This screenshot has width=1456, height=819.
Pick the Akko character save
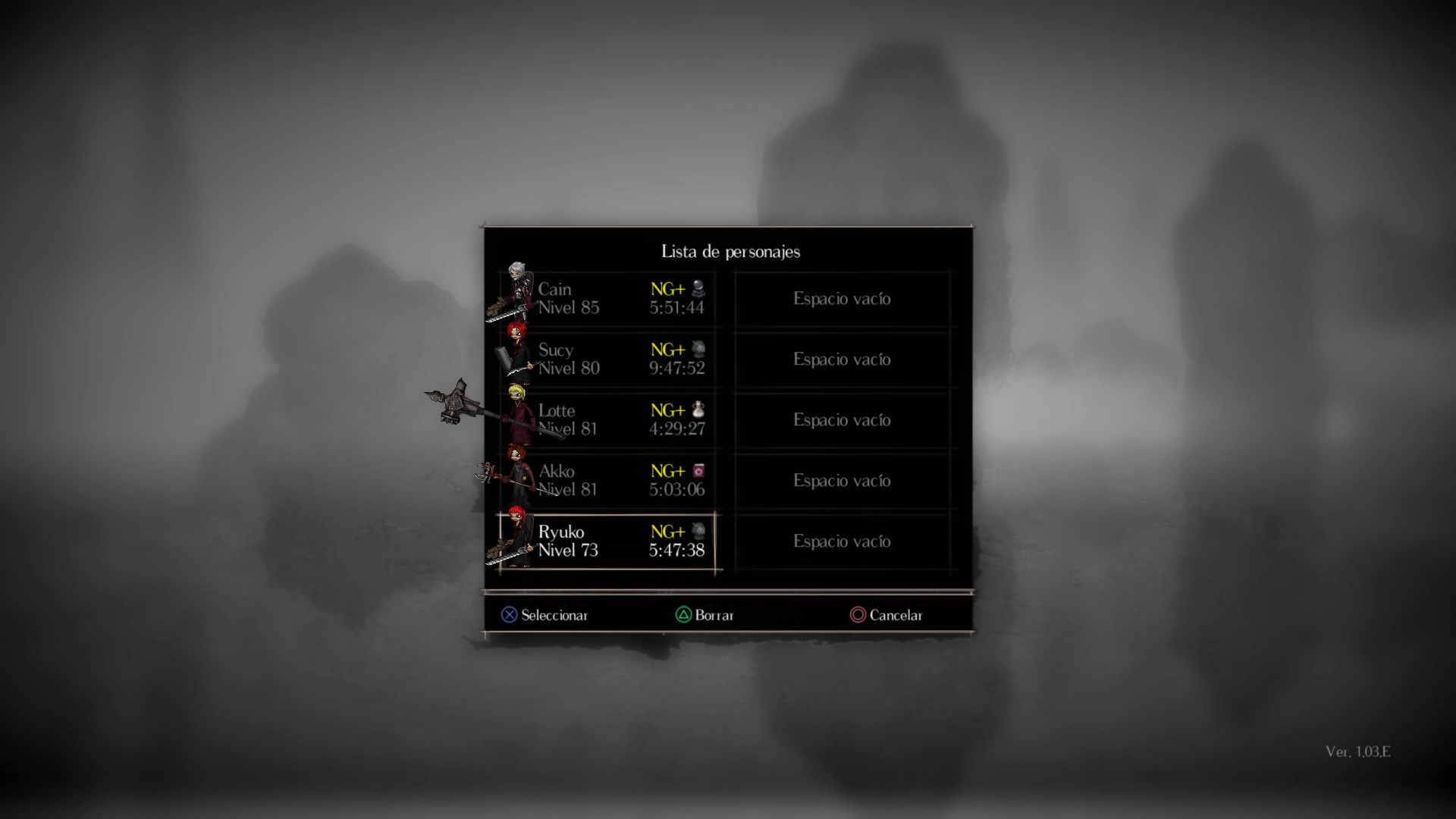click(x=607, y=480)
